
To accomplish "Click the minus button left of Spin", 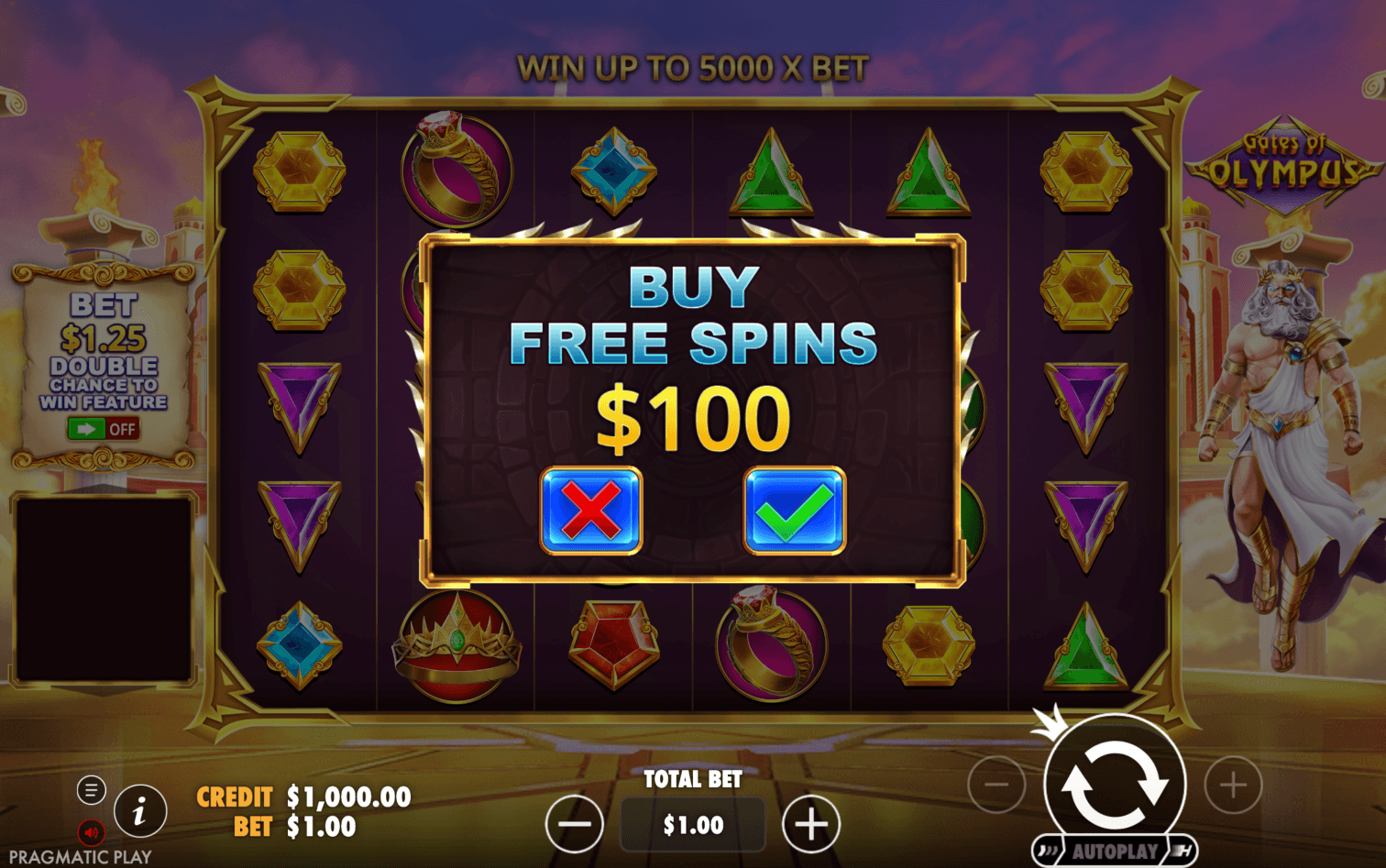I will click(996, 786).
